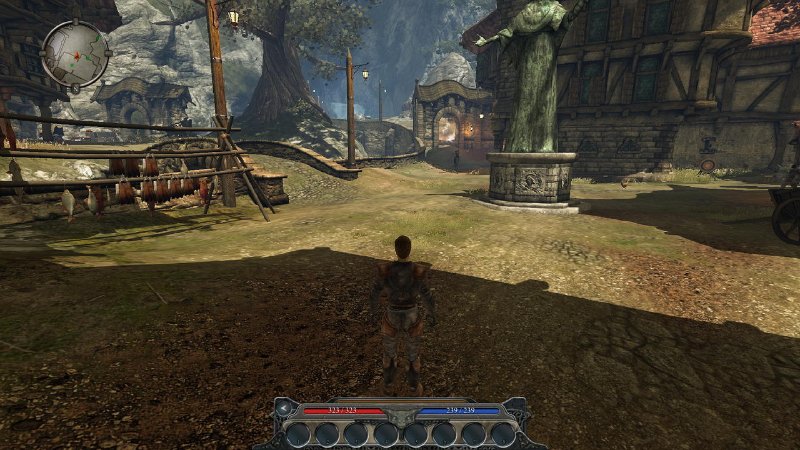
Task: Click the round arrow button beside the health bar
Action: click(x=285, y=409)
